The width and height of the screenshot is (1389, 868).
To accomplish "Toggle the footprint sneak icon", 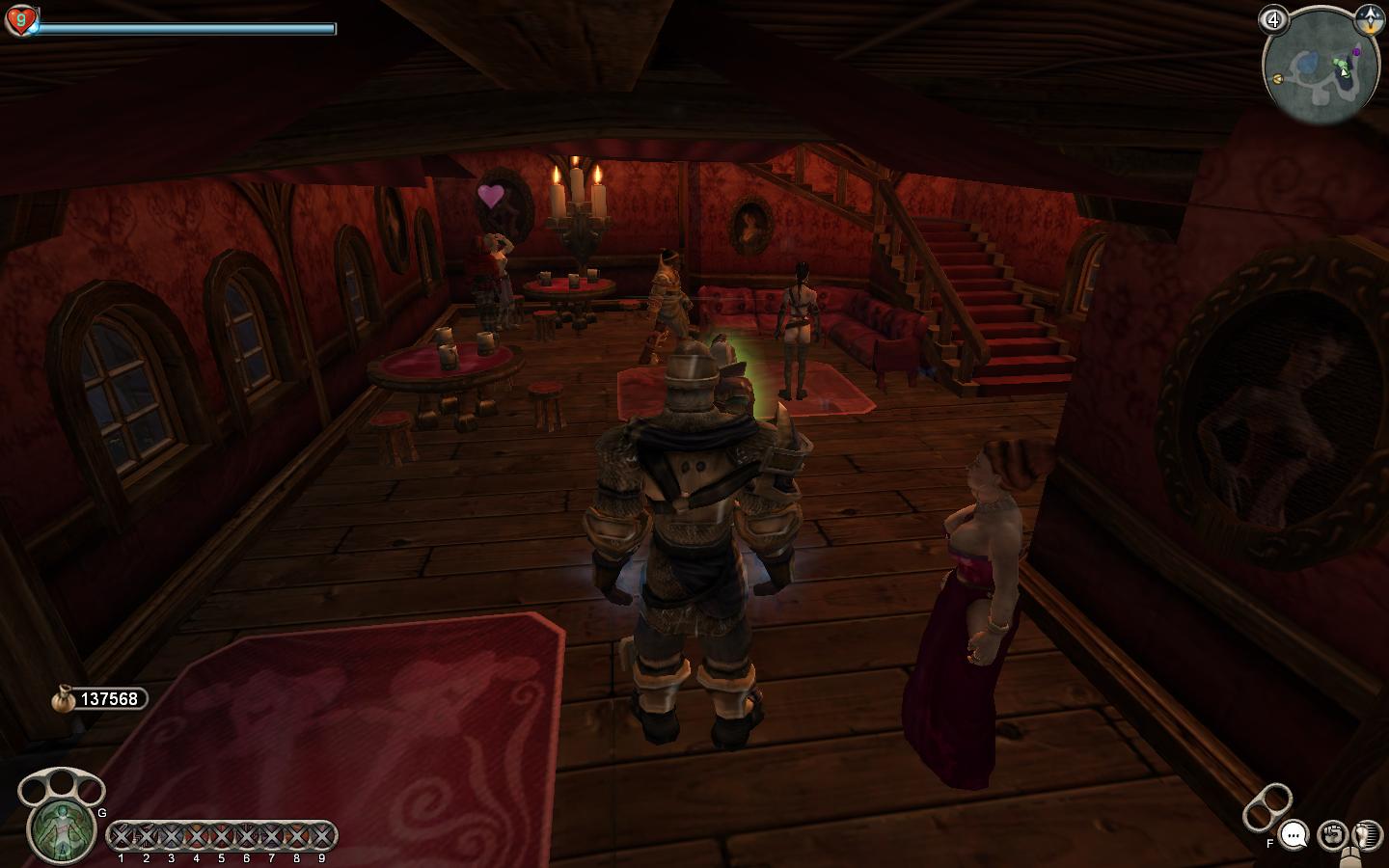I will pyautogui.click(x=1368, y=834).
